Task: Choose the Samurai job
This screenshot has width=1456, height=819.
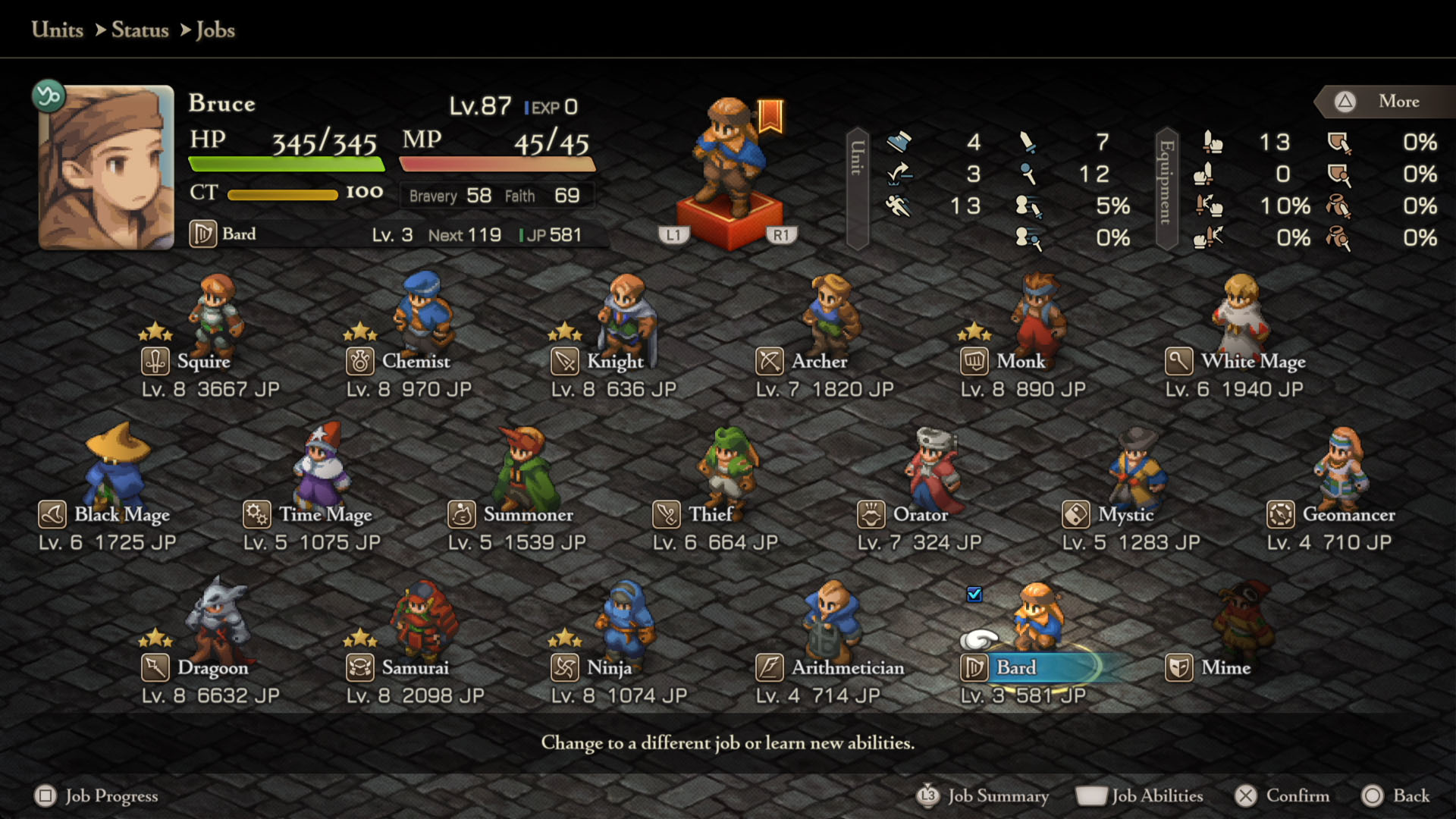Action: [415, 668]
